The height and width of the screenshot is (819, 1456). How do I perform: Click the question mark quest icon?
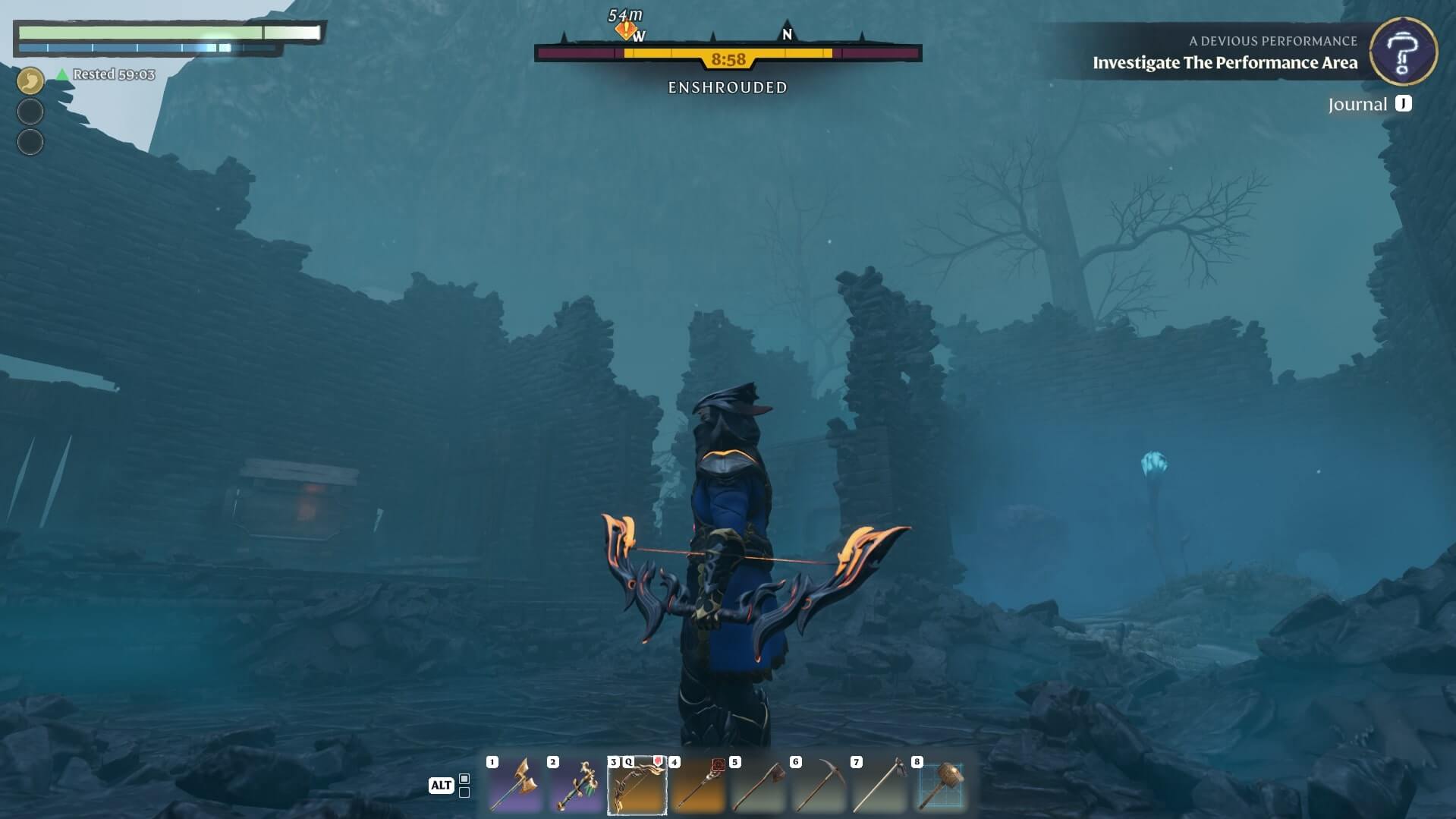[1403, 52]
